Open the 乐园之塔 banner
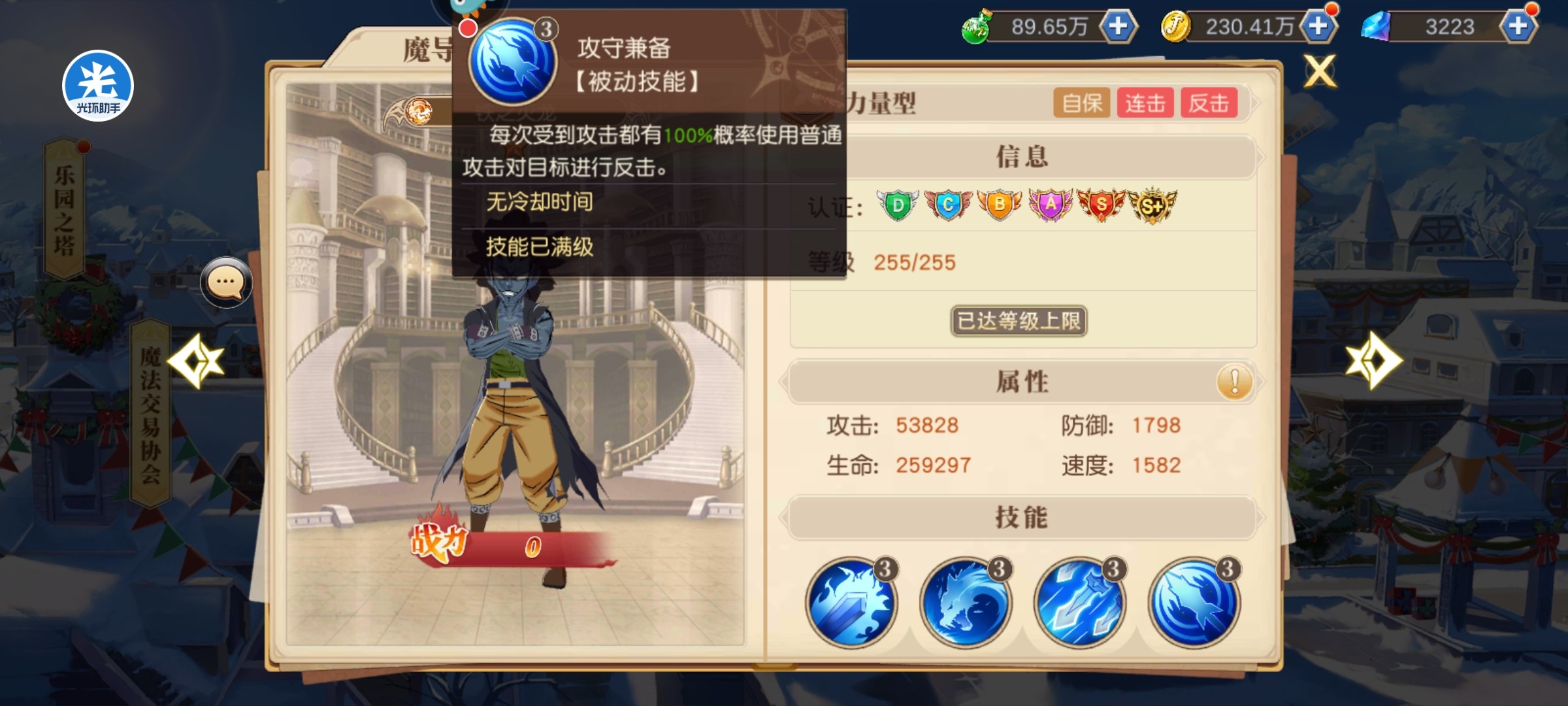The width and height of the screenshot is (1568, 706). pyautogui.click(x=64, y=210)
